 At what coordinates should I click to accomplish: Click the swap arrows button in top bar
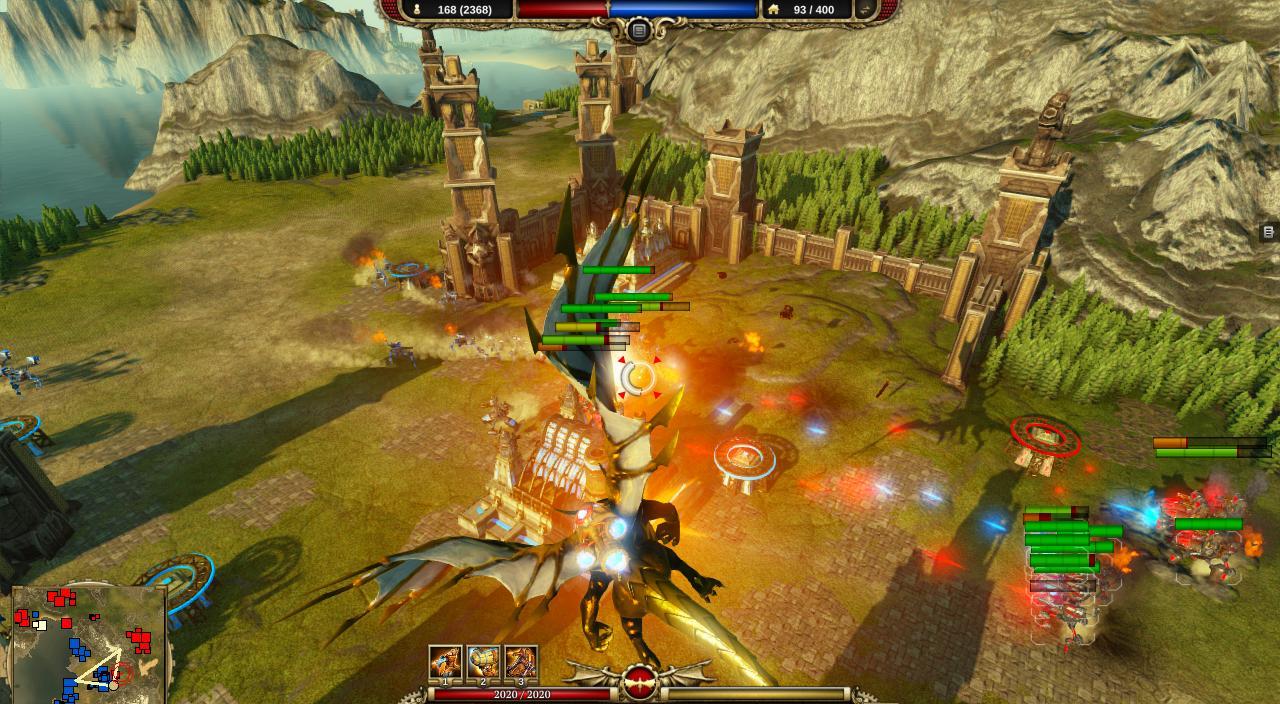(865, 10)
